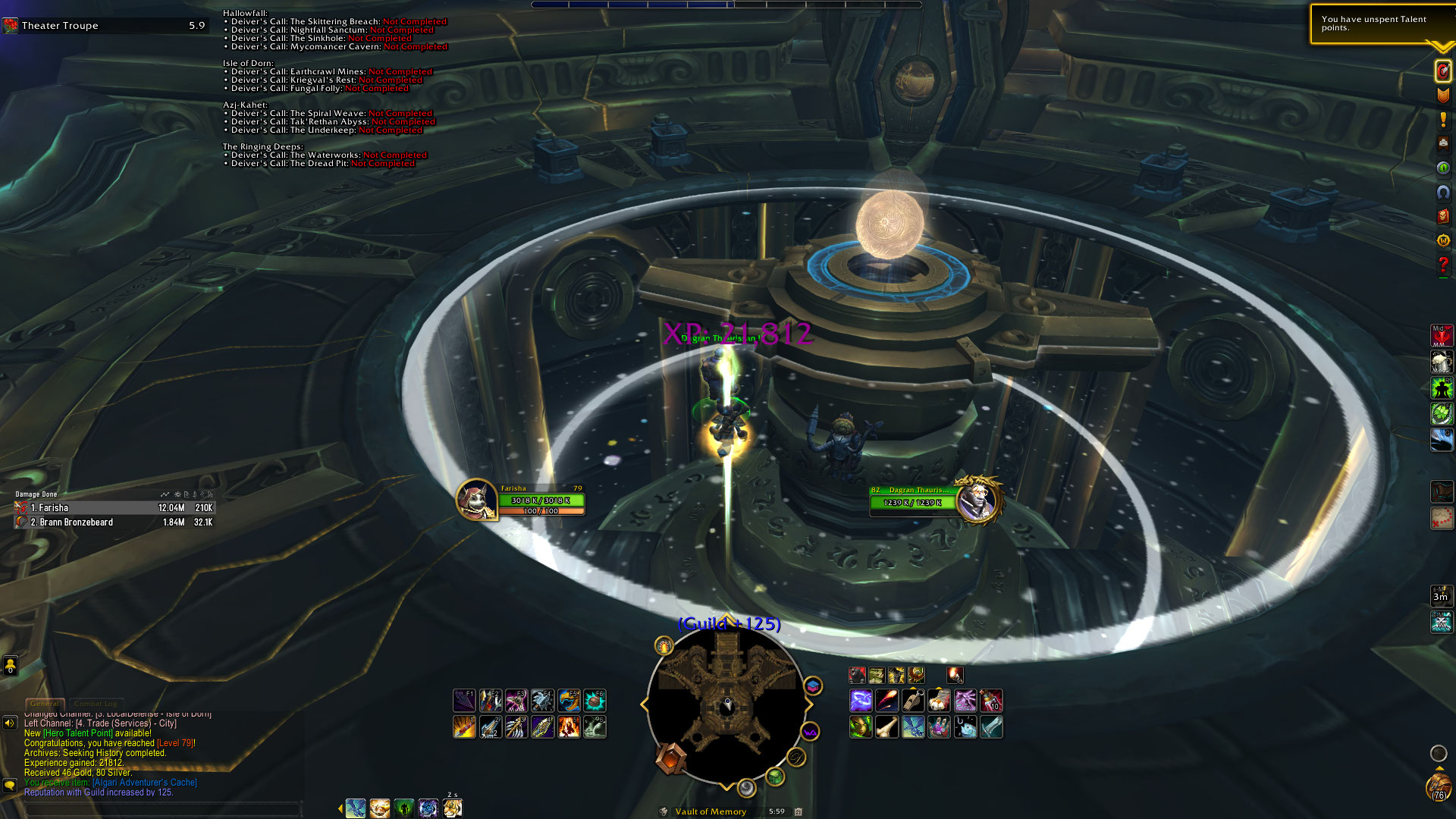Select the General chat tab

pos(44,704)
